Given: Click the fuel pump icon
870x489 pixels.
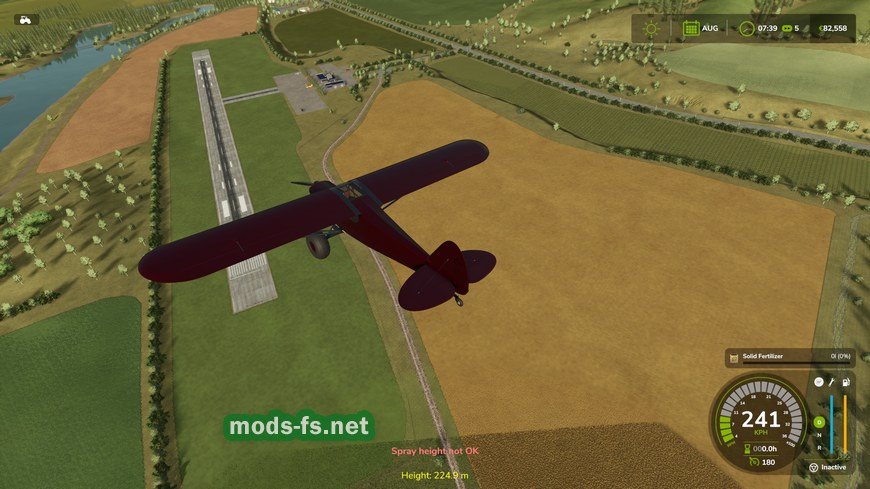Looking at the screenshot, I should click(846, 382).
